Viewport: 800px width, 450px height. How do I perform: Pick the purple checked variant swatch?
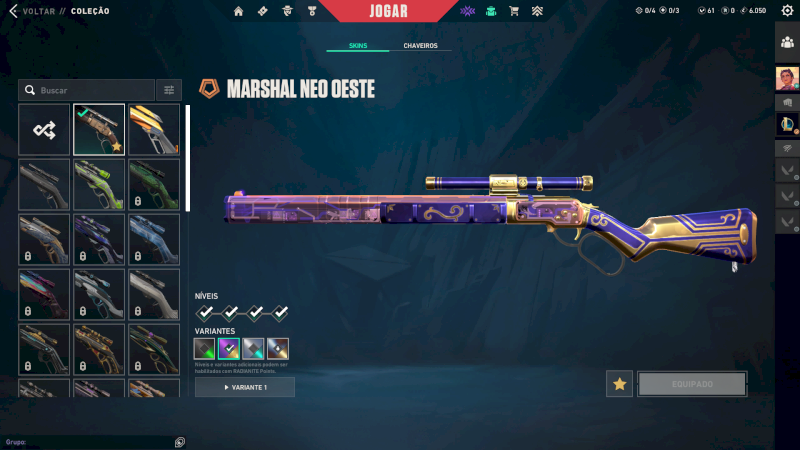point(229,348)
